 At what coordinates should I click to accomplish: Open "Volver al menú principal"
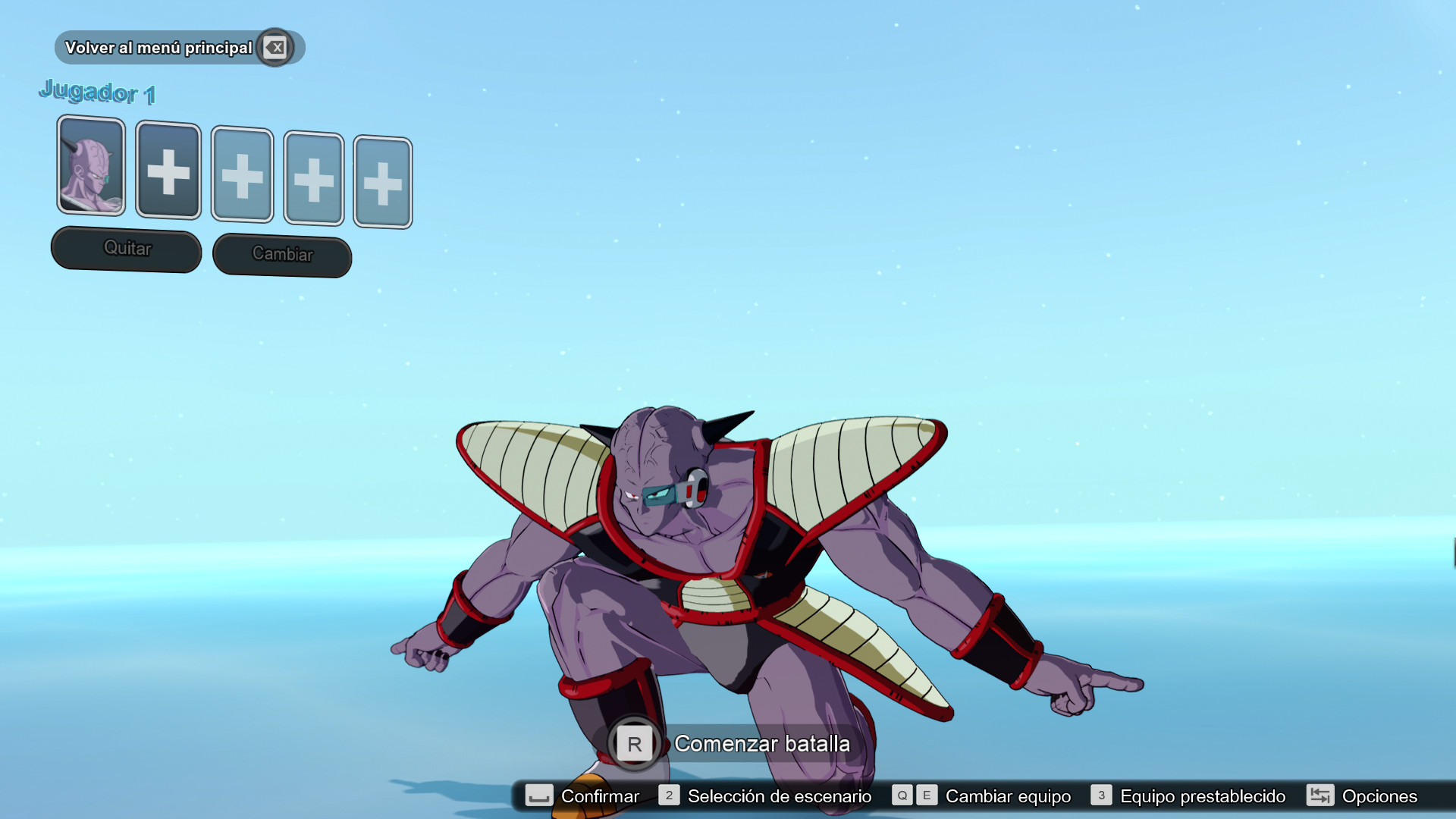point(159,47)
